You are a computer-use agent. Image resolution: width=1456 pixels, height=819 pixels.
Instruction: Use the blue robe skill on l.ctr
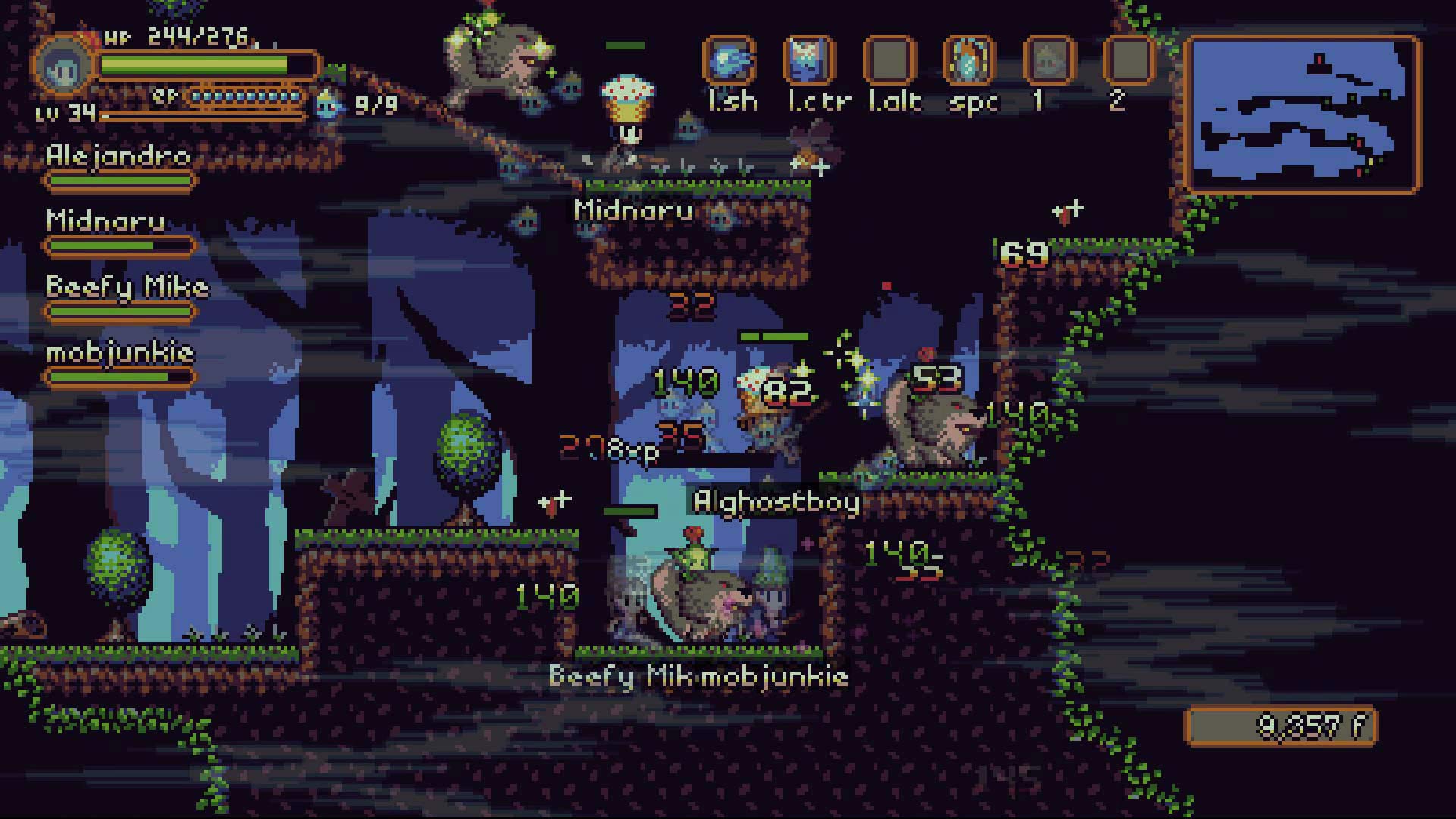pyautogui.click(x=809, y=60)
